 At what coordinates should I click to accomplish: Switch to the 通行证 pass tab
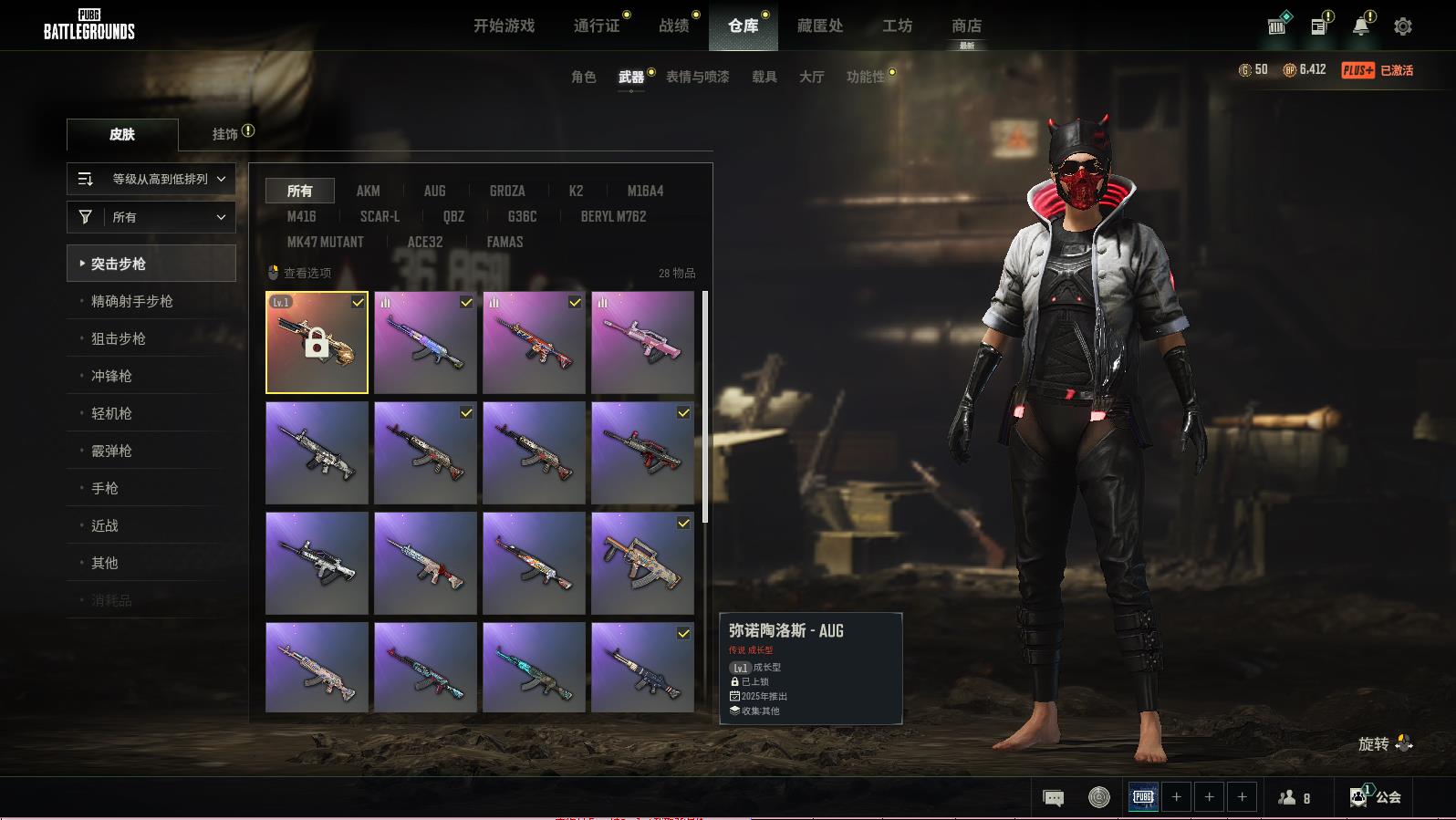[x=597, y=26]
